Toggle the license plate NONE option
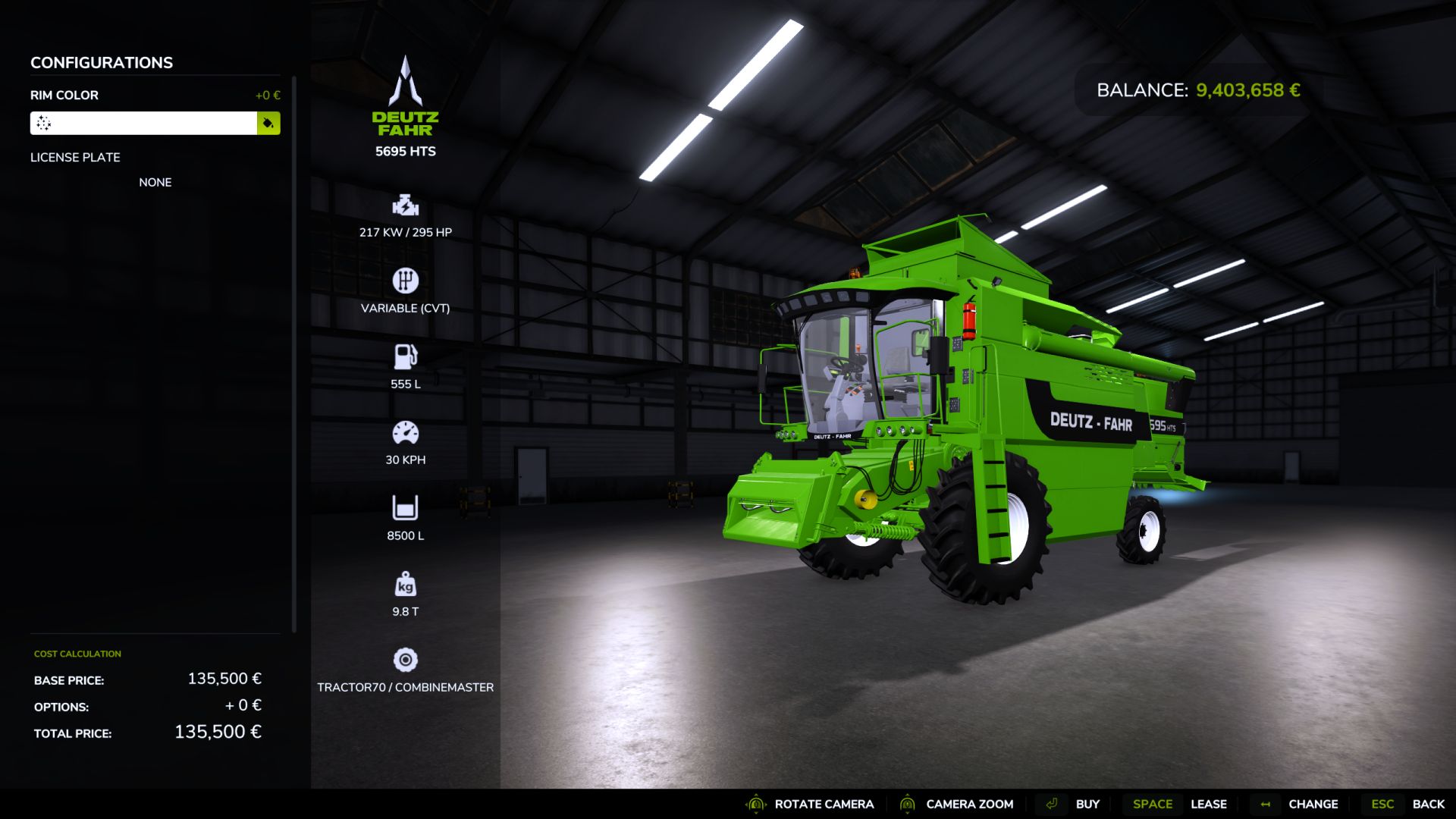This screenshot has width=1456, height=819. 155,182
